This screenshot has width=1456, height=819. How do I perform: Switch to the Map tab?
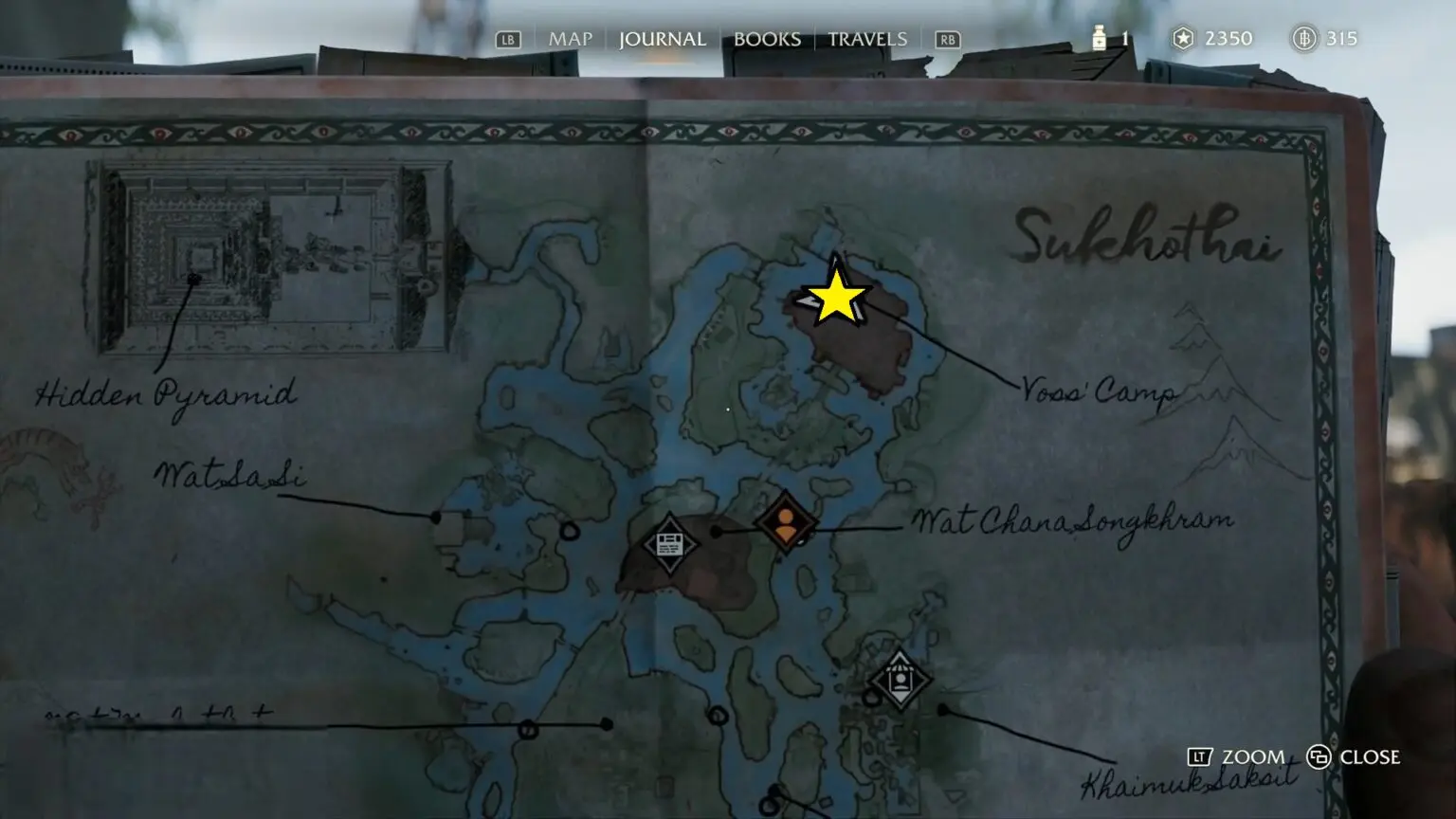tap(570, 39)
